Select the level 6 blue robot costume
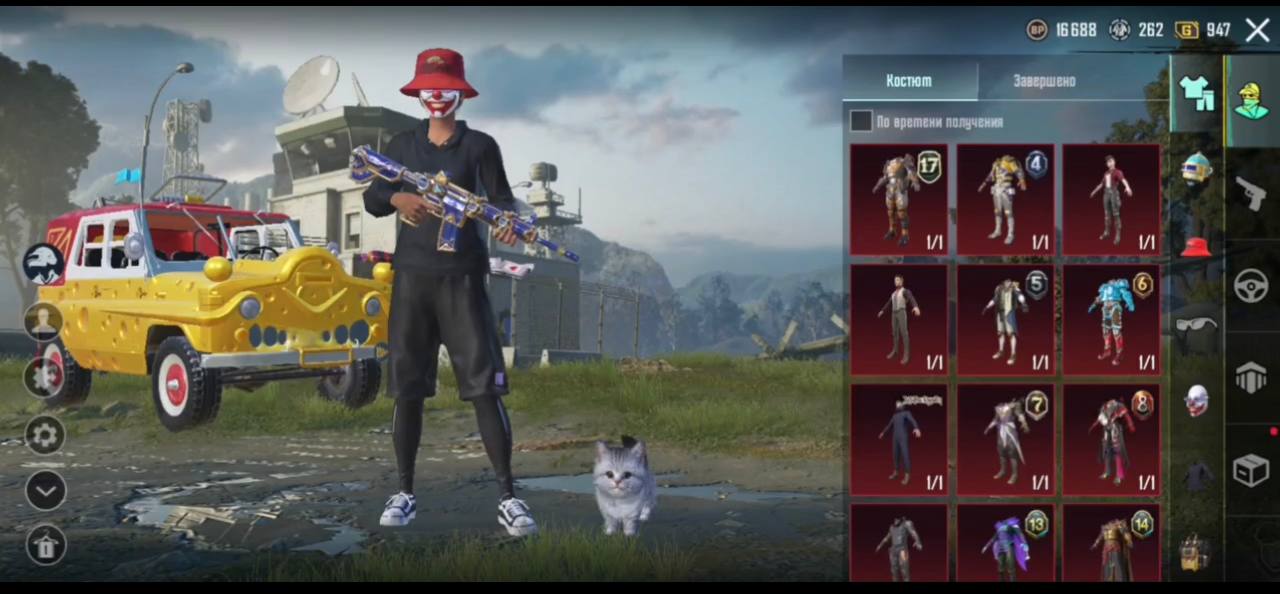 coord(1111,319)
